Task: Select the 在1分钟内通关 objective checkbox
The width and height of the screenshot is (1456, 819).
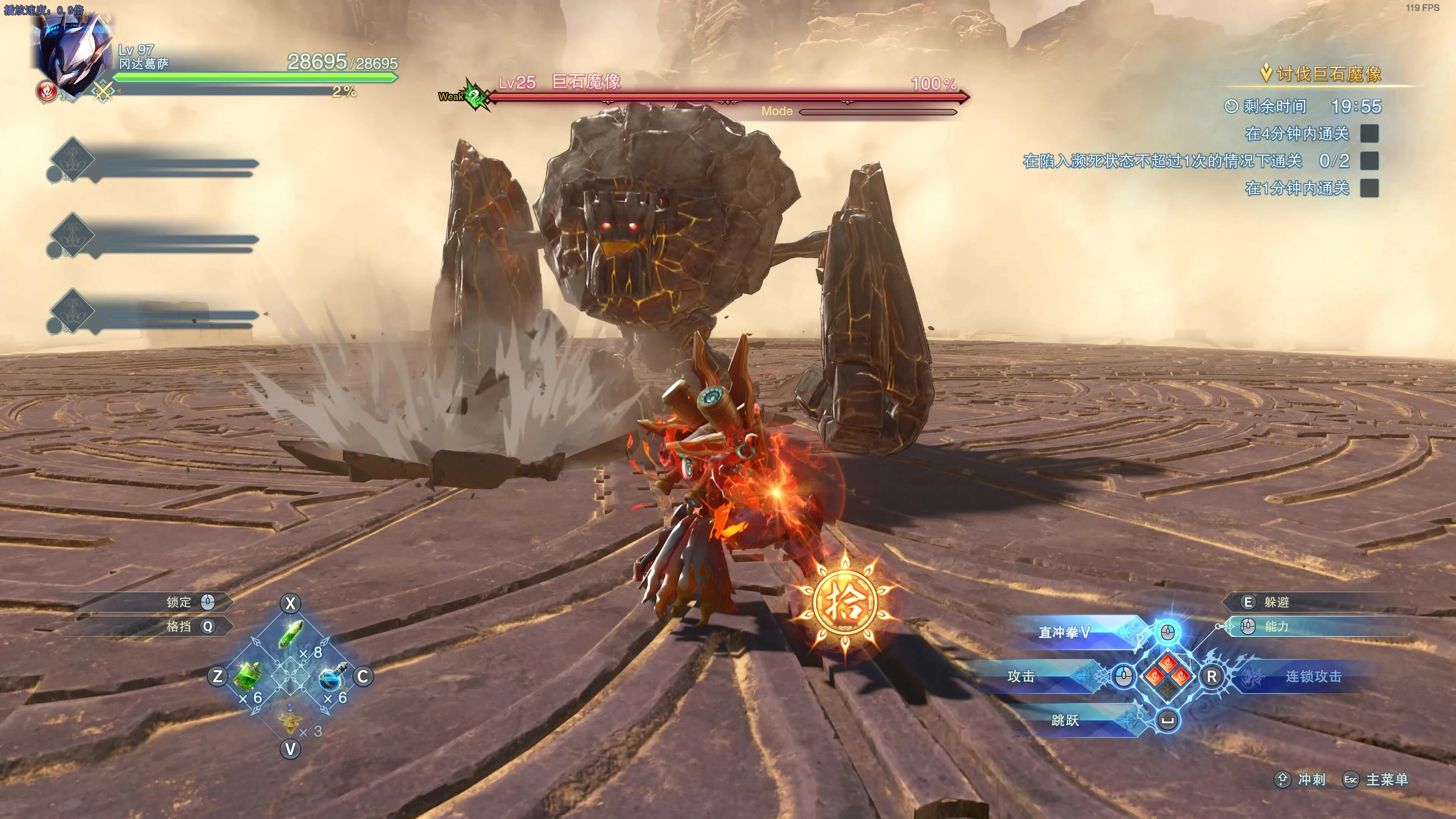Action: click(1369, 188)
